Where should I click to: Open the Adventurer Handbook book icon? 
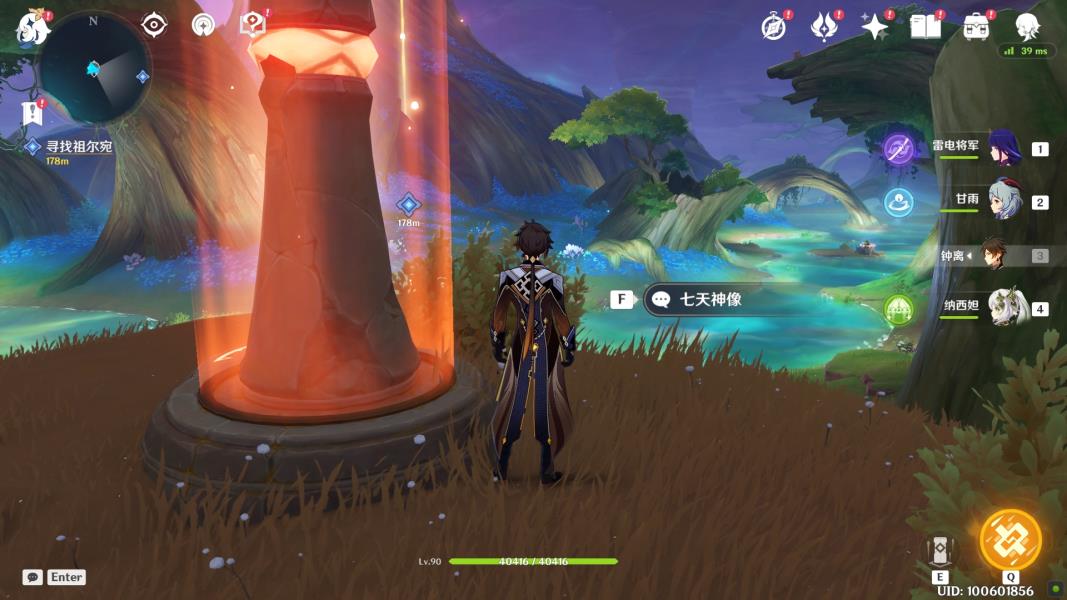coord(925,27)
